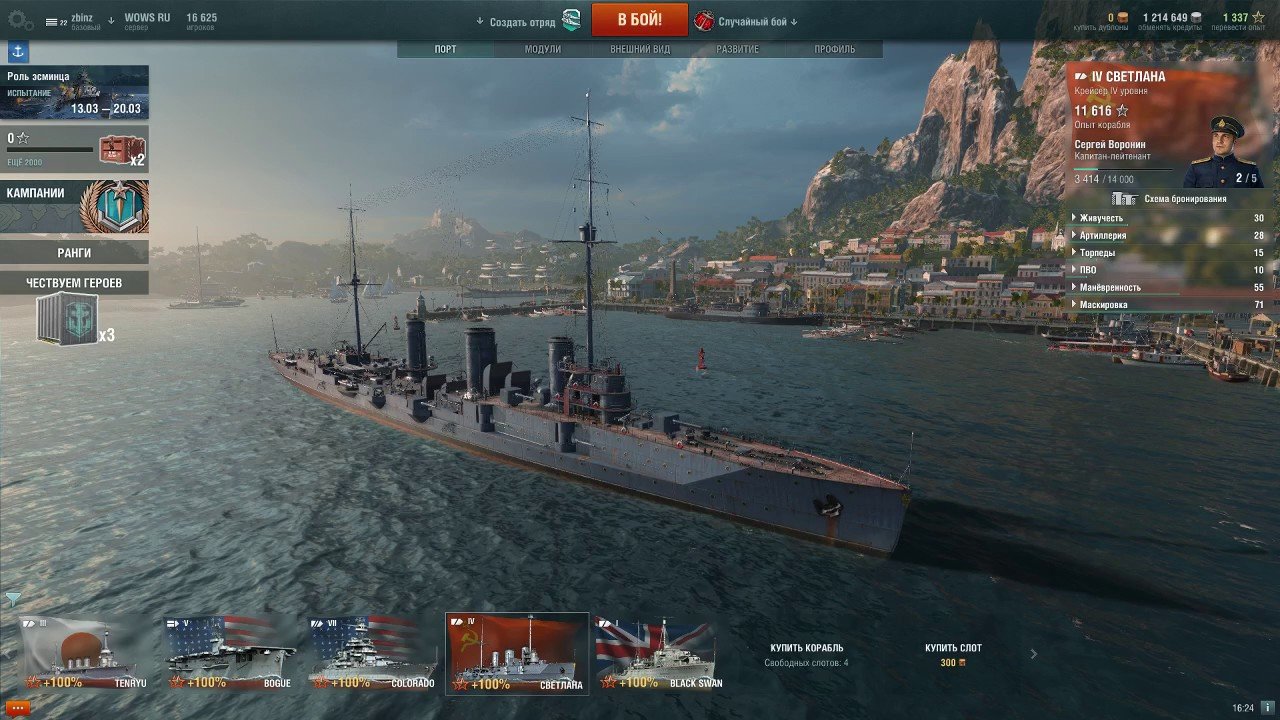
Task: Pick the Colorado battleship card
Action: point(374,654)
